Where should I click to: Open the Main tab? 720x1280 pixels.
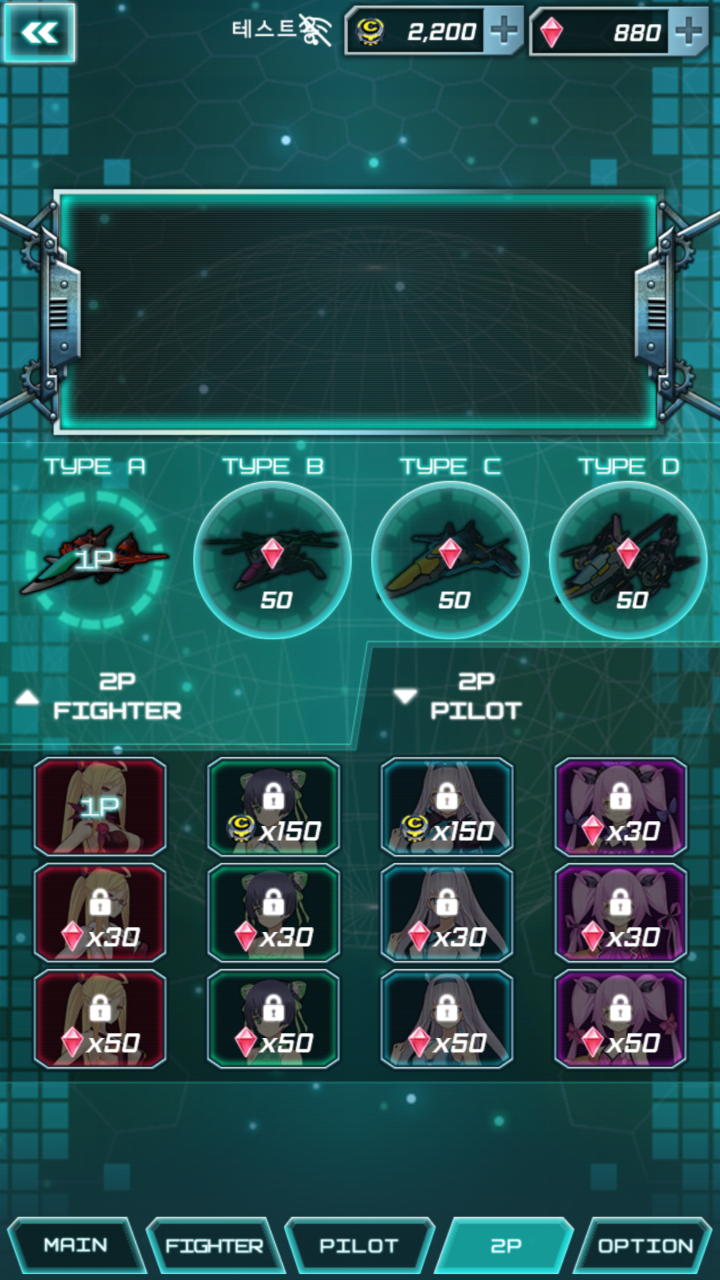pyautogui.click(x=76, y=1246)
